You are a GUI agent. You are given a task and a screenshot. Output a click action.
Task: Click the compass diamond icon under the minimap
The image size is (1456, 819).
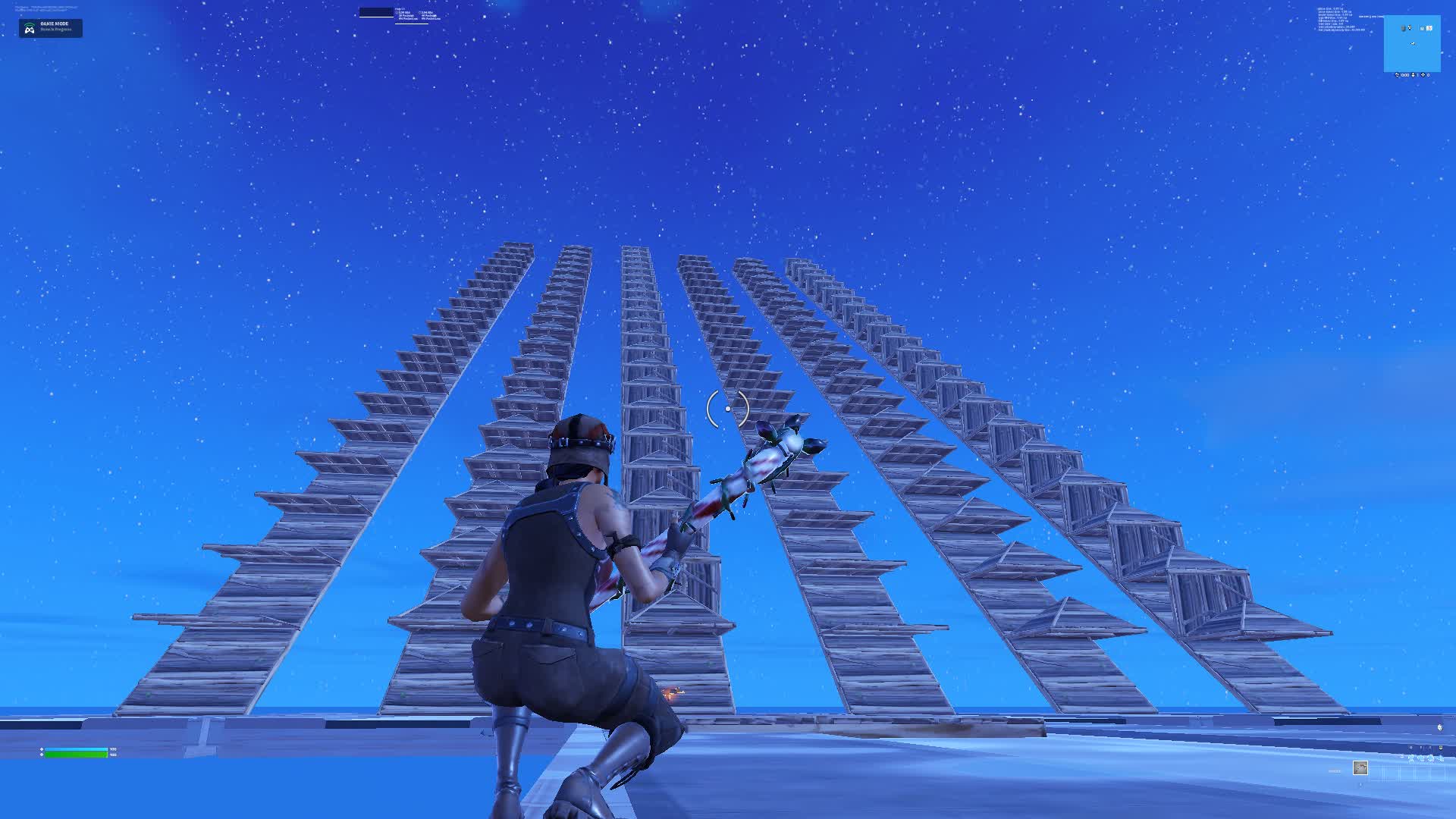(x=1423, y=74)
